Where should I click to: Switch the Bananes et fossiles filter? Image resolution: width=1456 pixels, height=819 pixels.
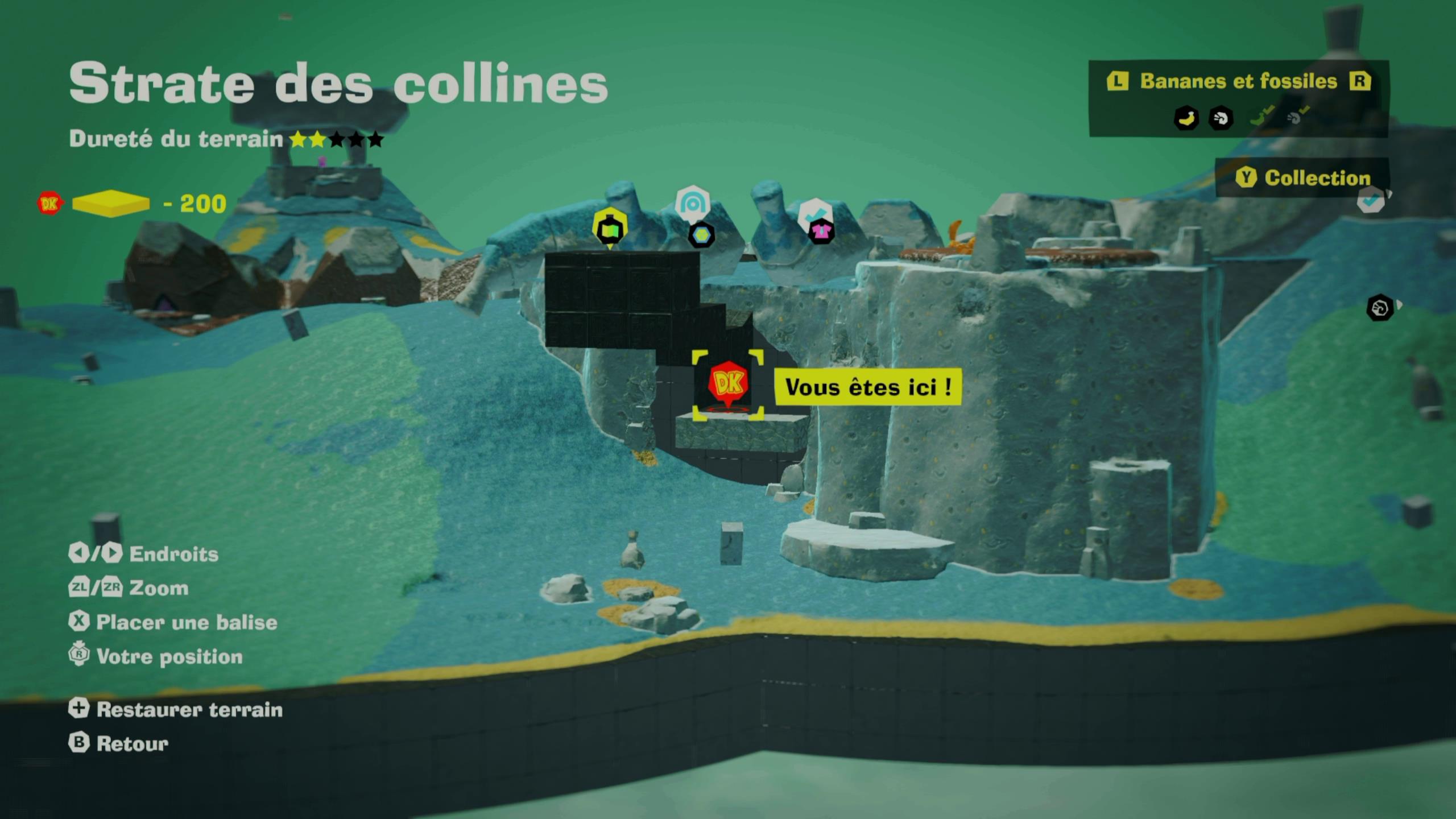pyautogui.click(x=1238, y=81)
